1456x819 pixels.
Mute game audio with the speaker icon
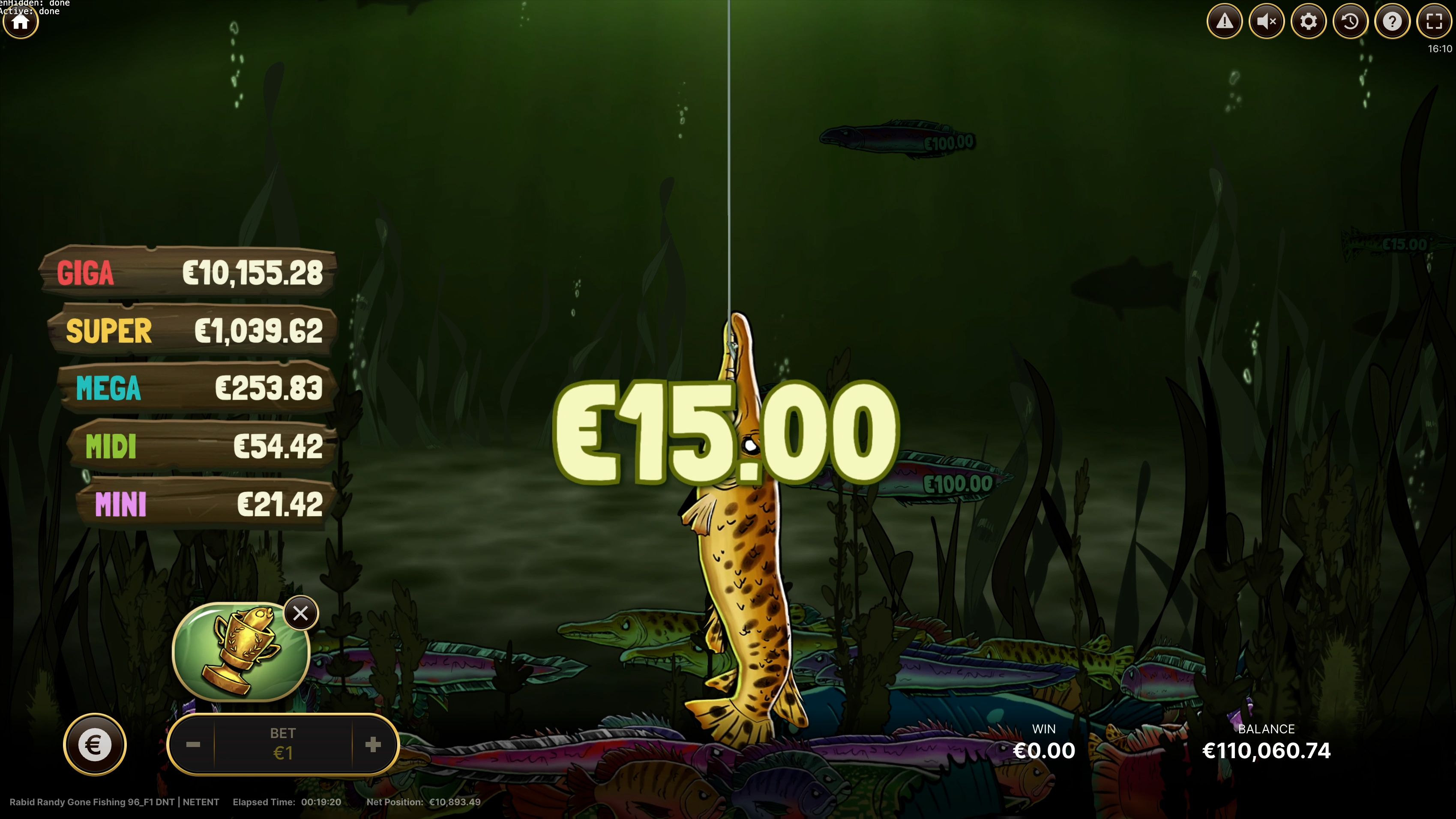click(1266, 21)
